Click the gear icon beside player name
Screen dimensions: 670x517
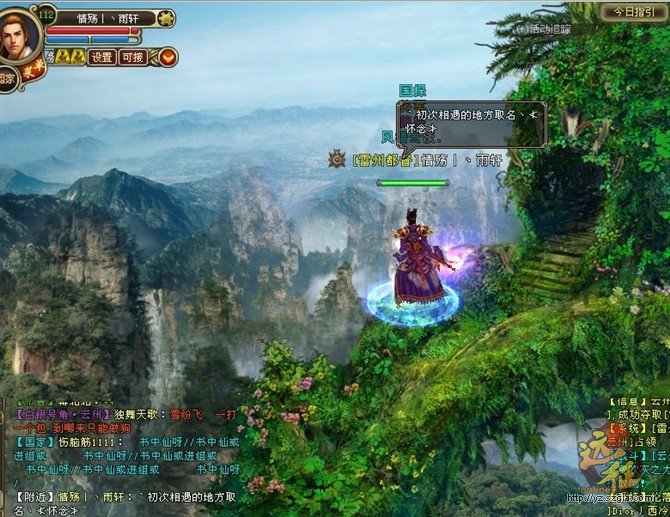click(x=166, y=17)
